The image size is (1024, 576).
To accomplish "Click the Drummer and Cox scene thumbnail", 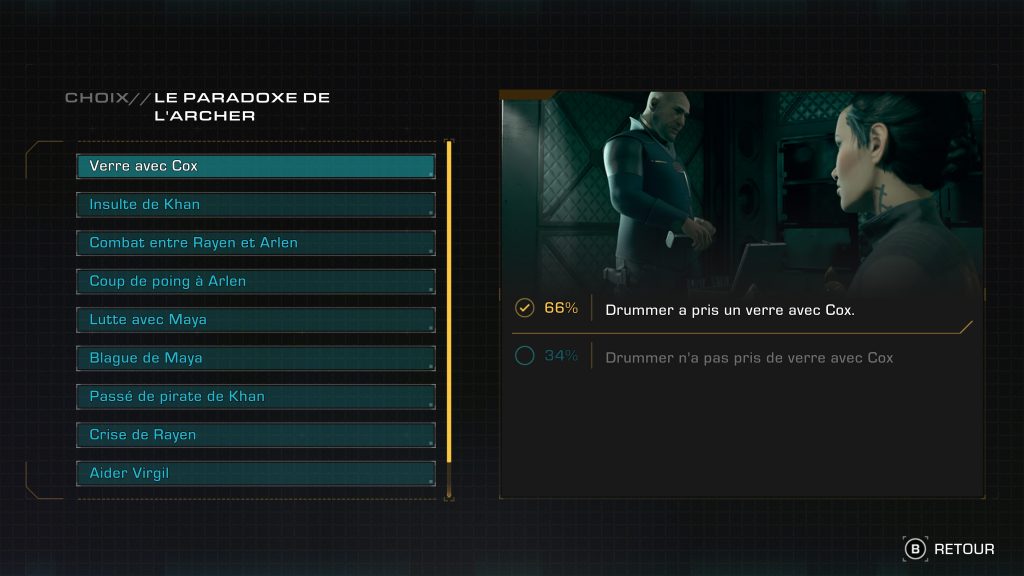I will tap(741, 190).
